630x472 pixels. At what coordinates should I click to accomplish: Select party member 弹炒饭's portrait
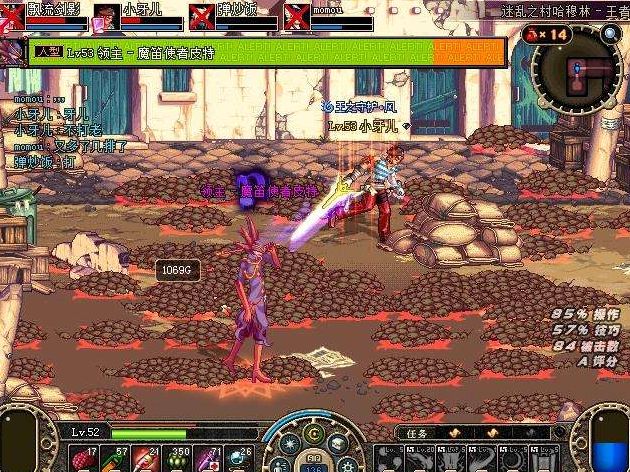coord(201,18)
